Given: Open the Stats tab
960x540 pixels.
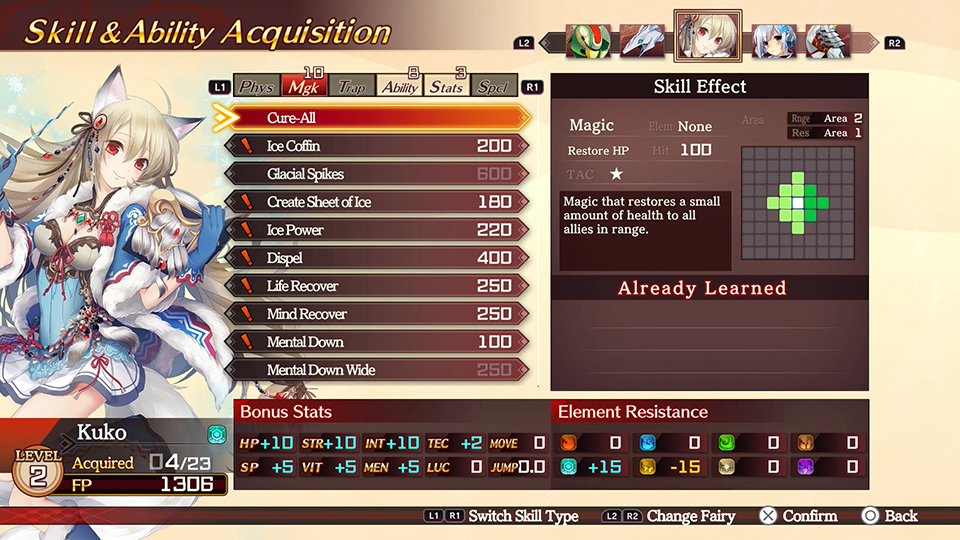Looking at the screenshot, I should 447,87.
